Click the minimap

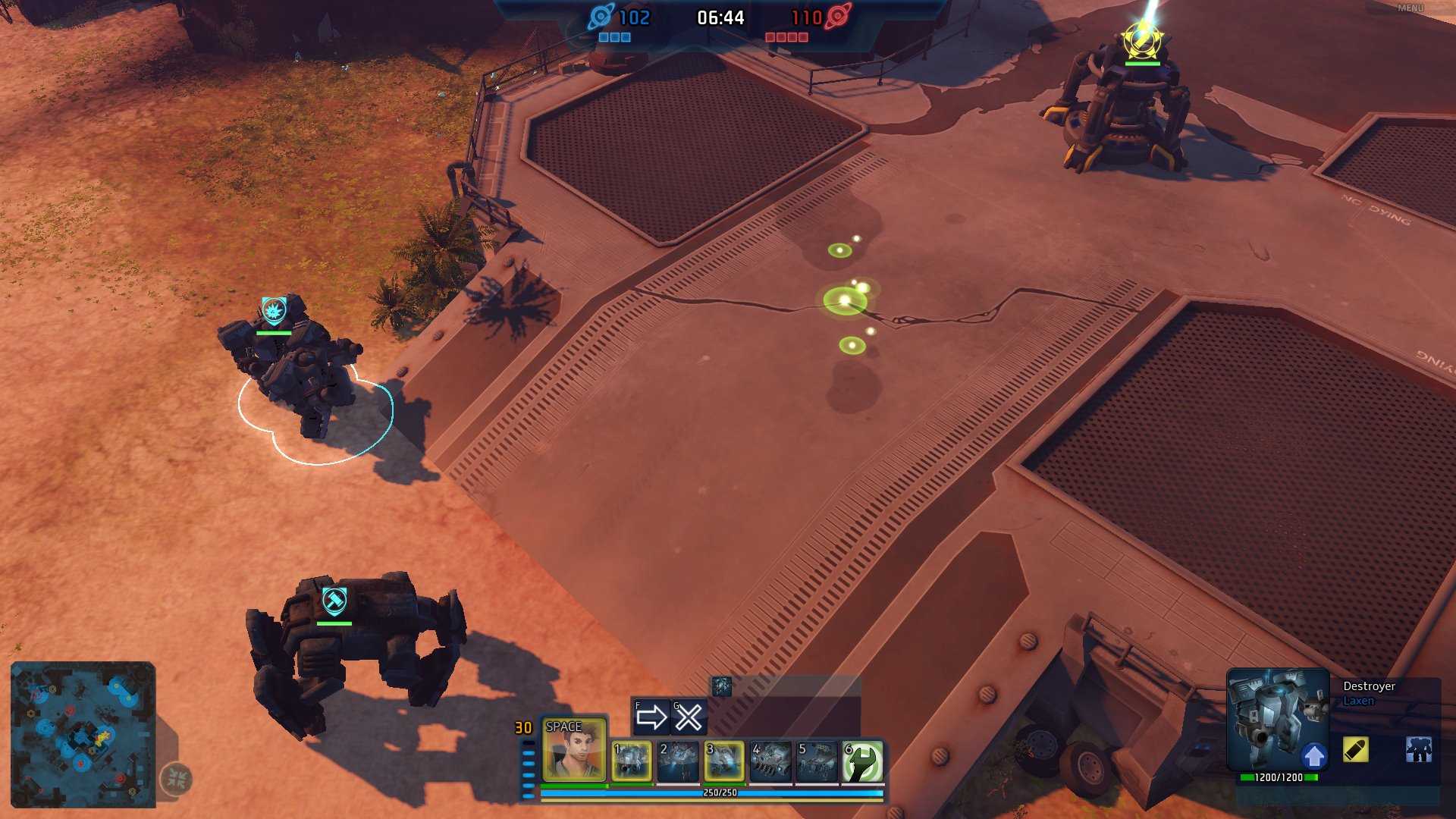coord(83,734)
